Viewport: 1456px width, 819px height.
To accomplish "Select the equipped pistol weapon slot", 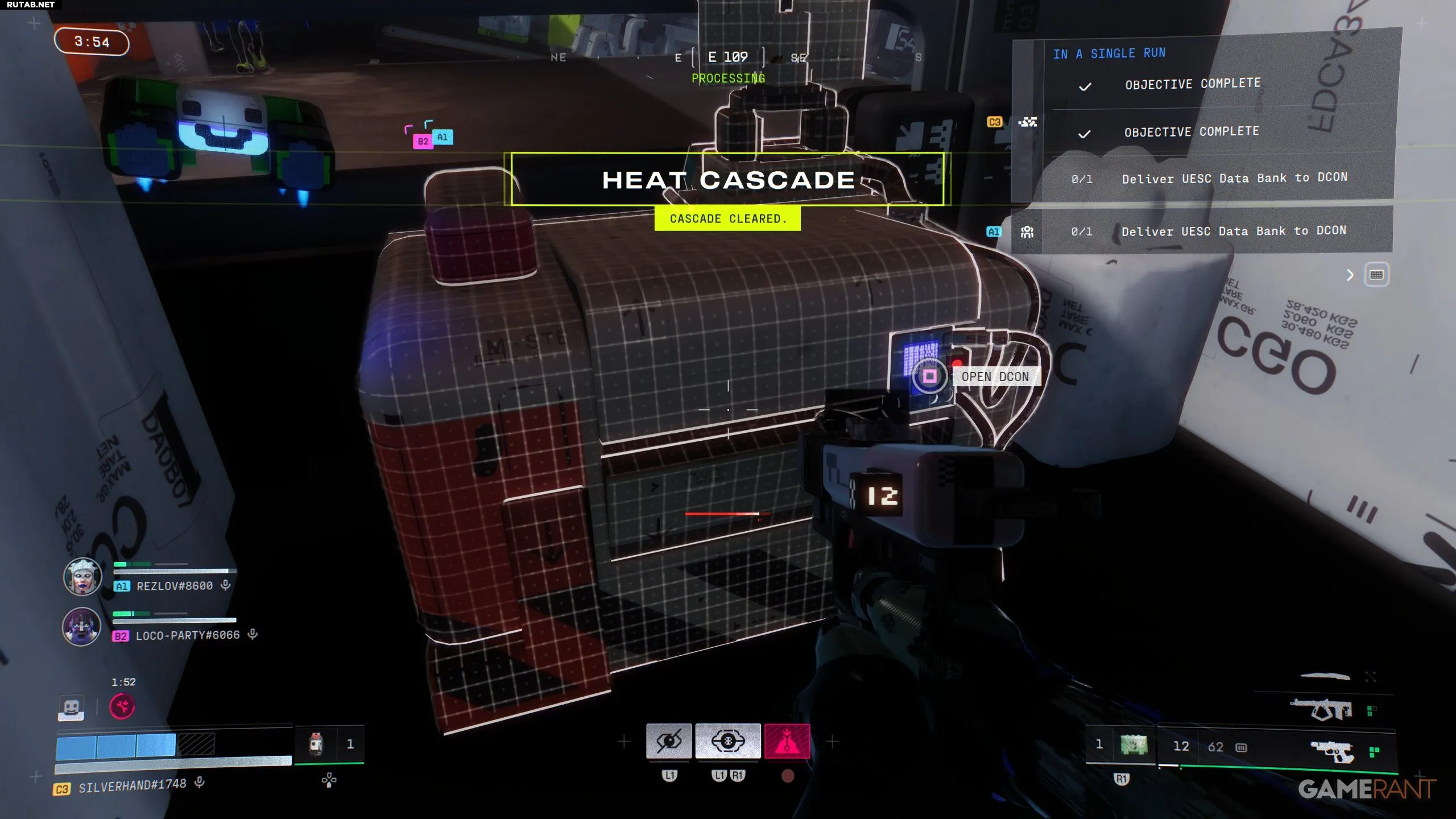I will click(x=1331, y=751).
